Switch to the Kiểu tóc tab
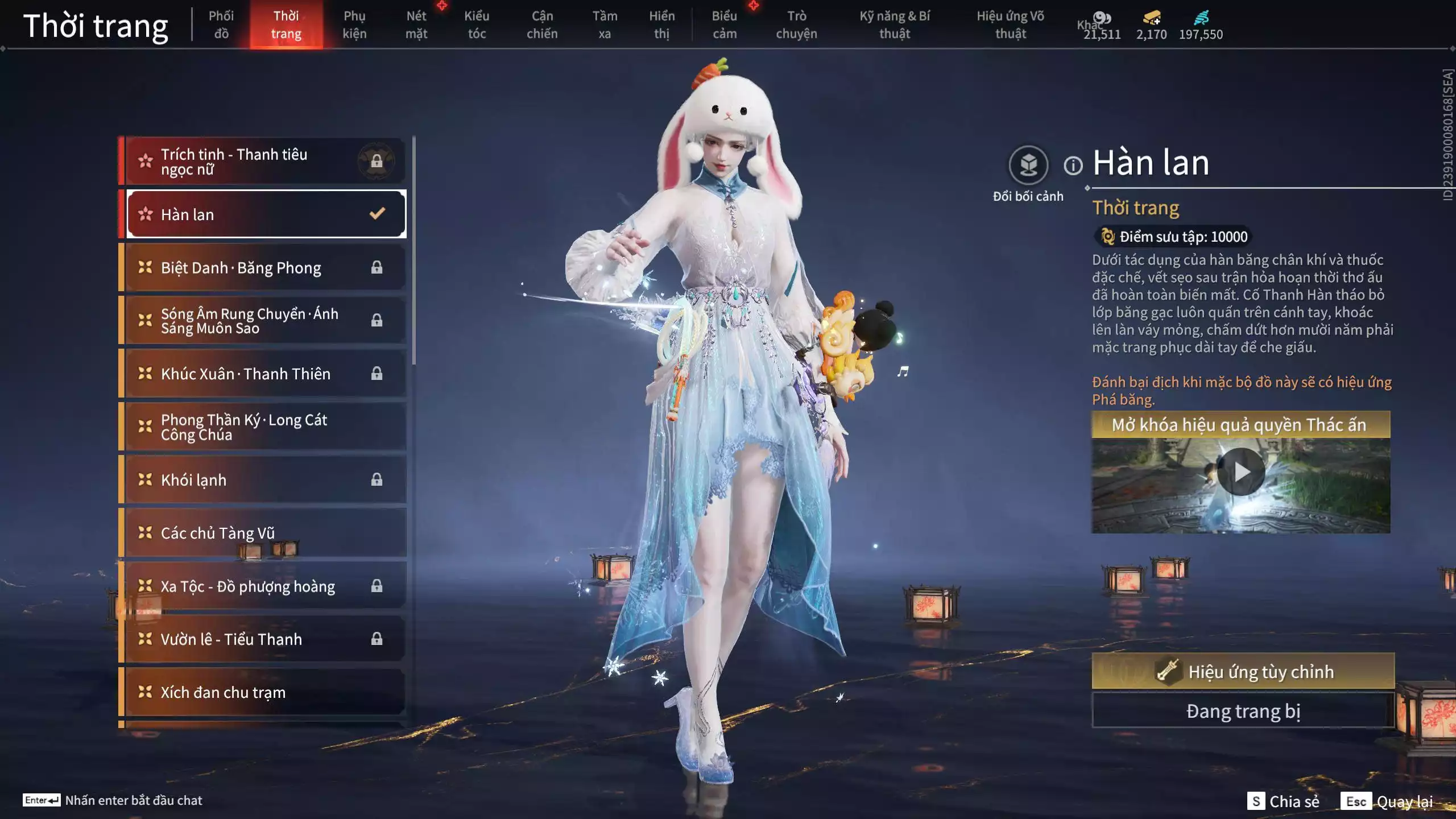Image resolution: width=1456 pixels, height=819 pixels. coord(477,25)
